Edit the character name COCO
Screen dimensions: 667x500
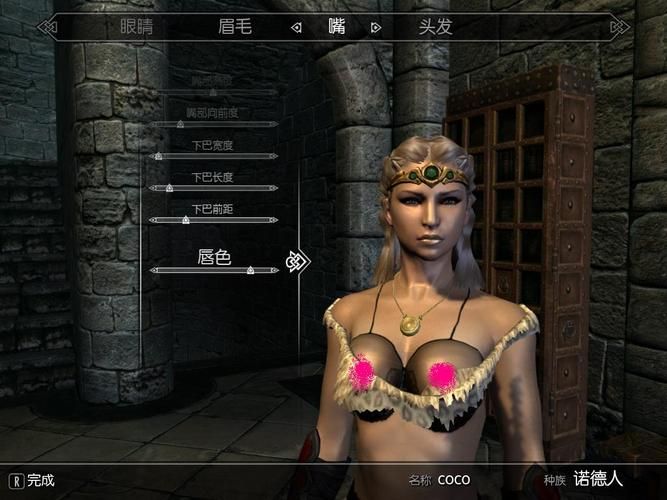pos(453,480)
